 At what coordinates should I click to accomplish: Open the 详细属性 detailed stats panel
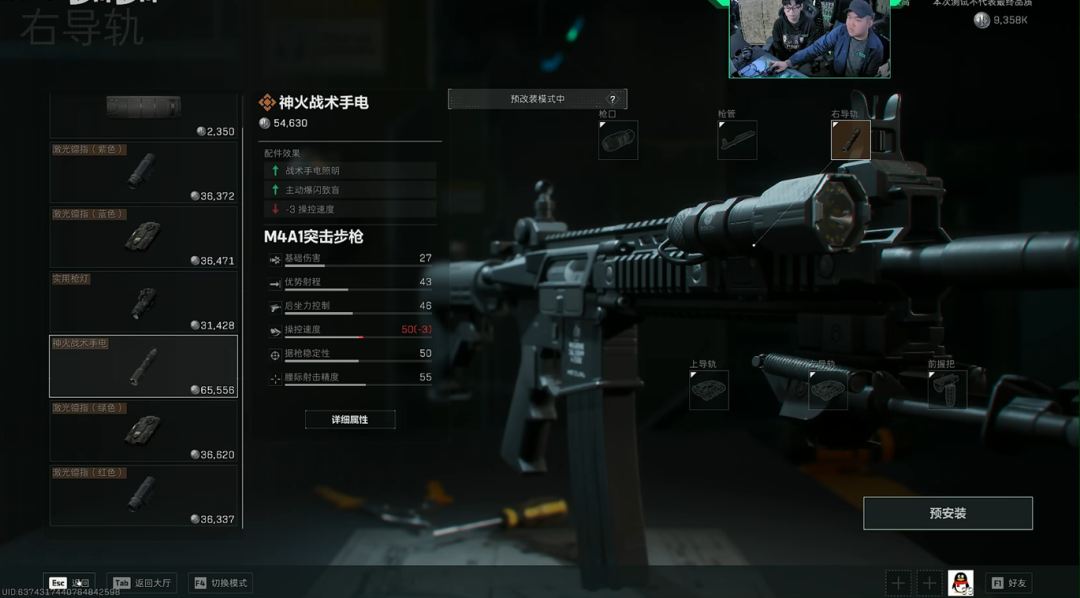click(350, 420)
